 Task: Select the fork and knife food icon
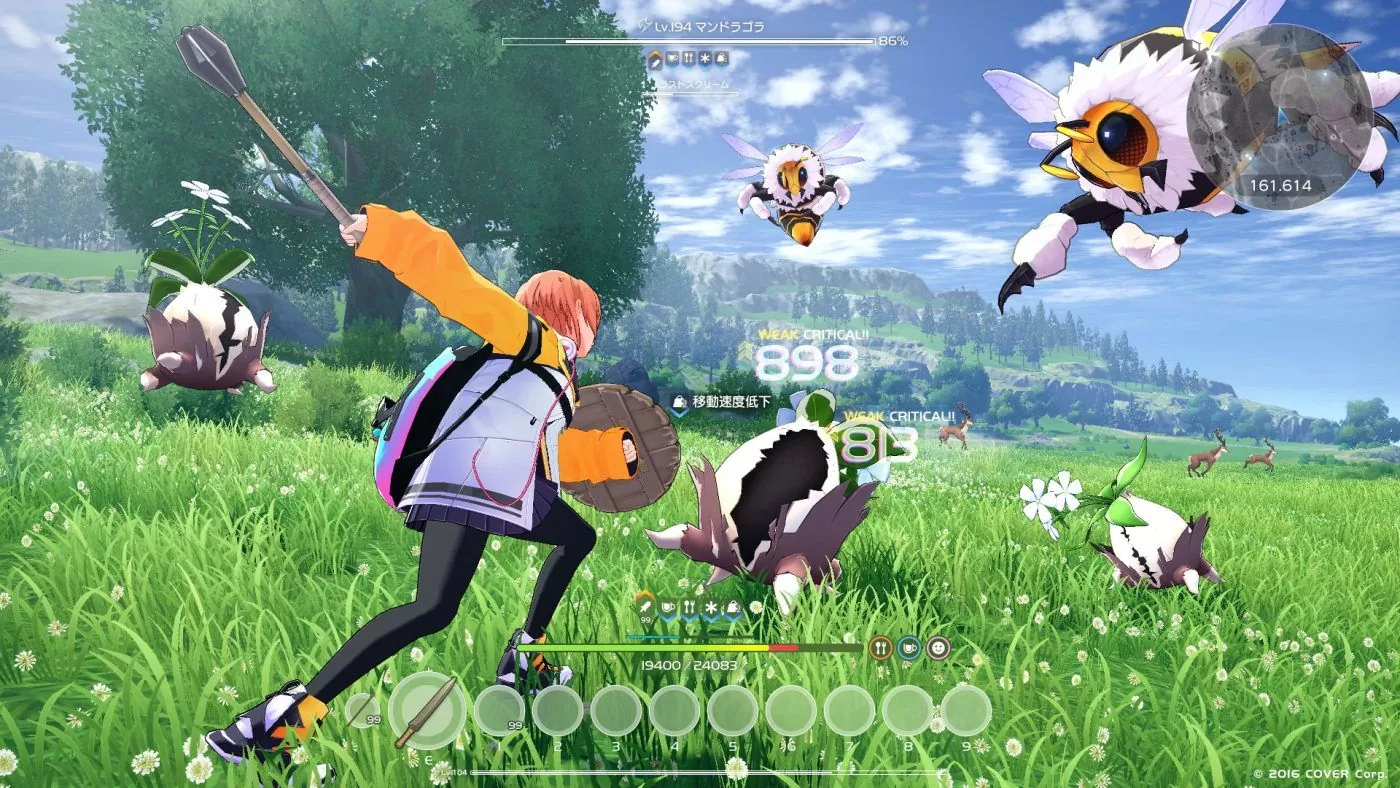881,648
